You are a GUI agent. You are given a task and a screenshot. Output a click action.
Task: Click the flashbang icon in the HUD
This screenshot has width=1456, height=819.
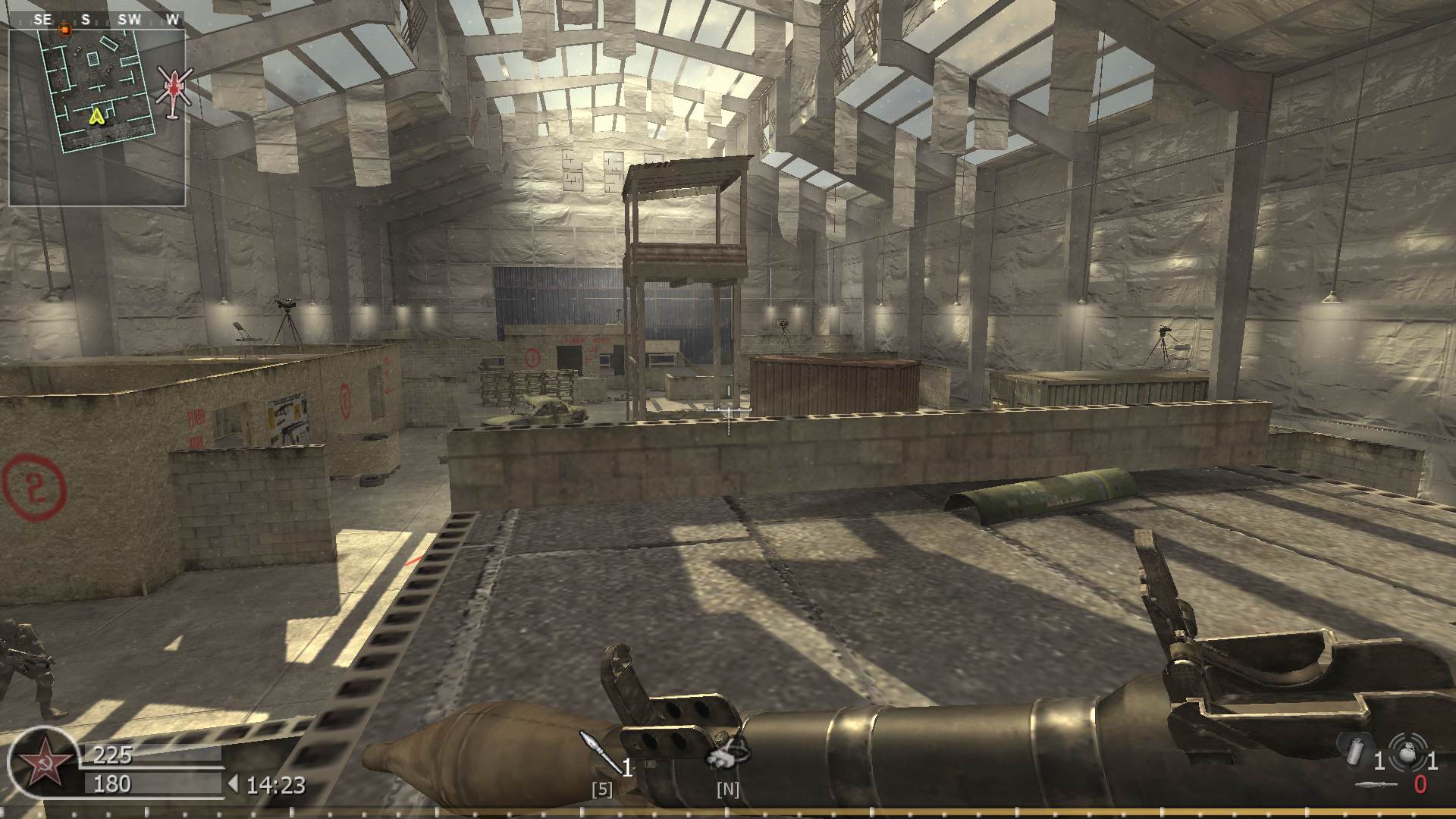coord(1356,750)
